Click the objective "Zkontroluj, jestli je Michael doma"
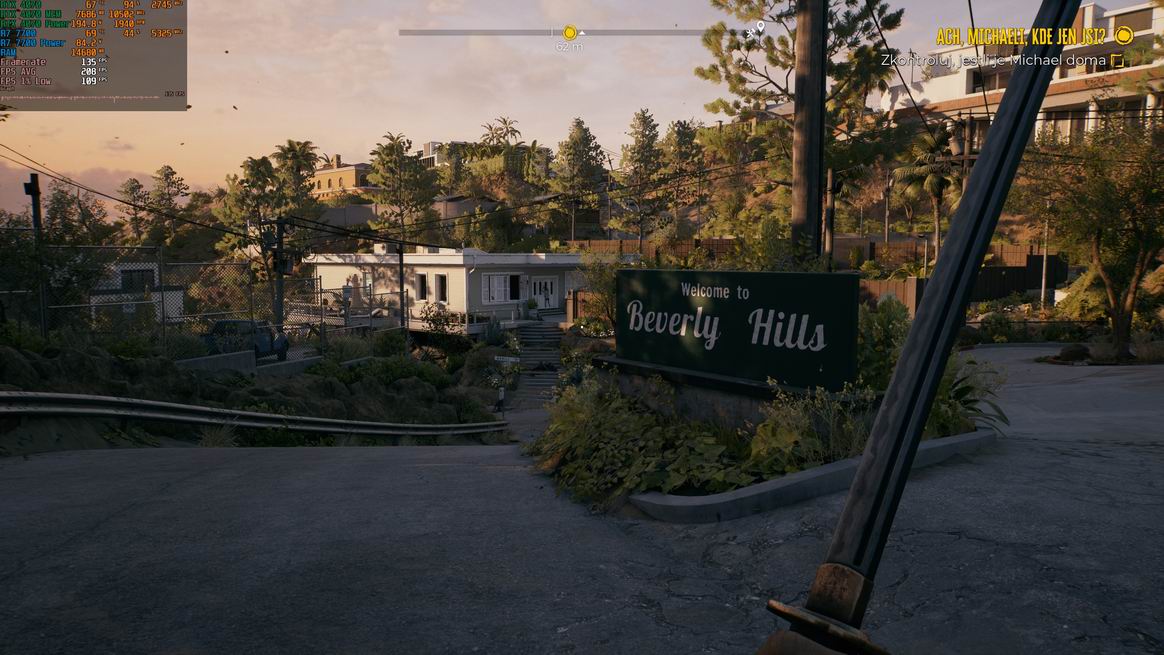The width and height of the screenshot is (1164, 655). pos(993,60)
